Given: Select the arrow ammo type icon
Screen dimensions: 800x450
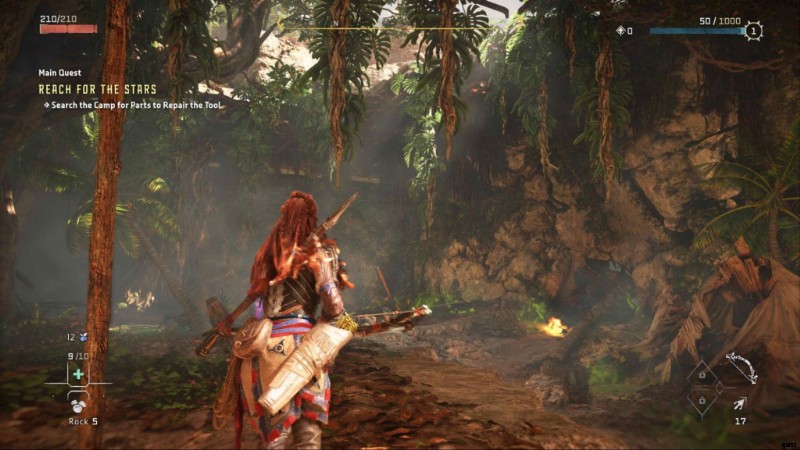Looking at the screenshot, I should click(739, 403).
